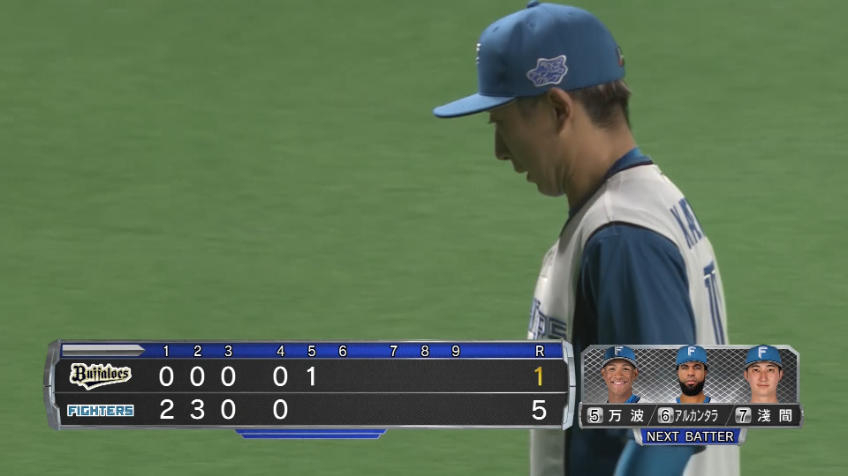This screenshot has width=848, height=476.
Task: Select the Fighters team label
Action: (x=100, y=410)
